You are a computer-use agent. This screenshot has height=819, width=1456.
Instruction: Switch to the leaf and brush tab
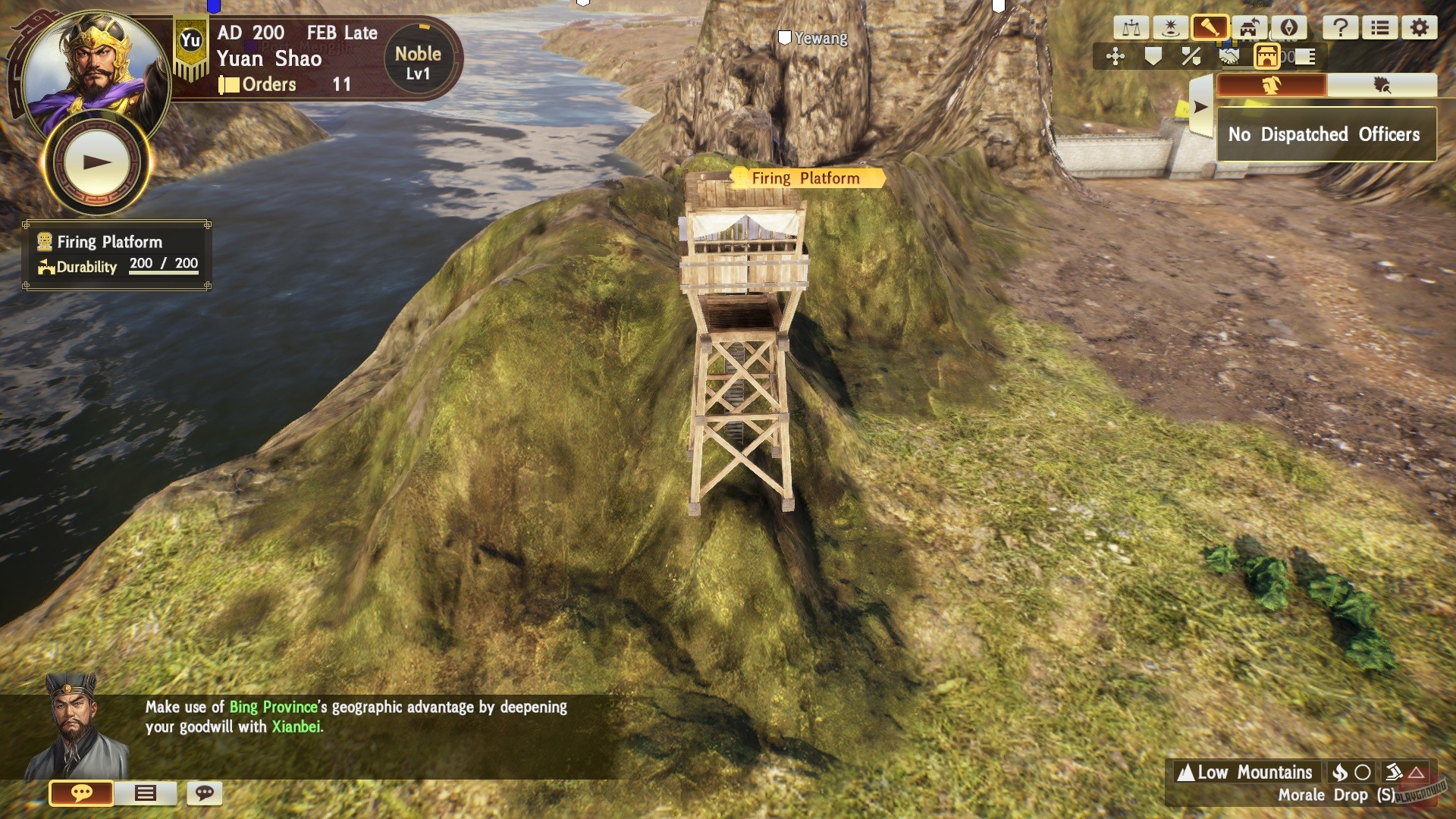pos(1382,86)
